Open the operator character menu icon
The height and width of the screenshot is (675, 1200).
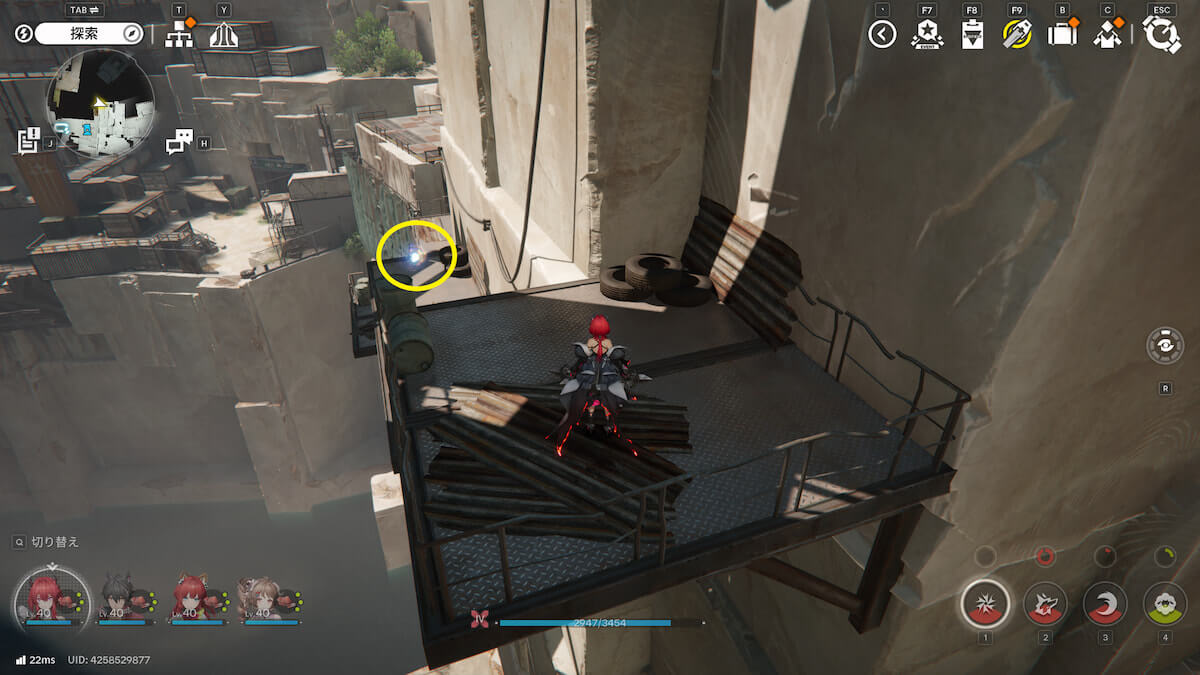click(x=1107, y=35)
